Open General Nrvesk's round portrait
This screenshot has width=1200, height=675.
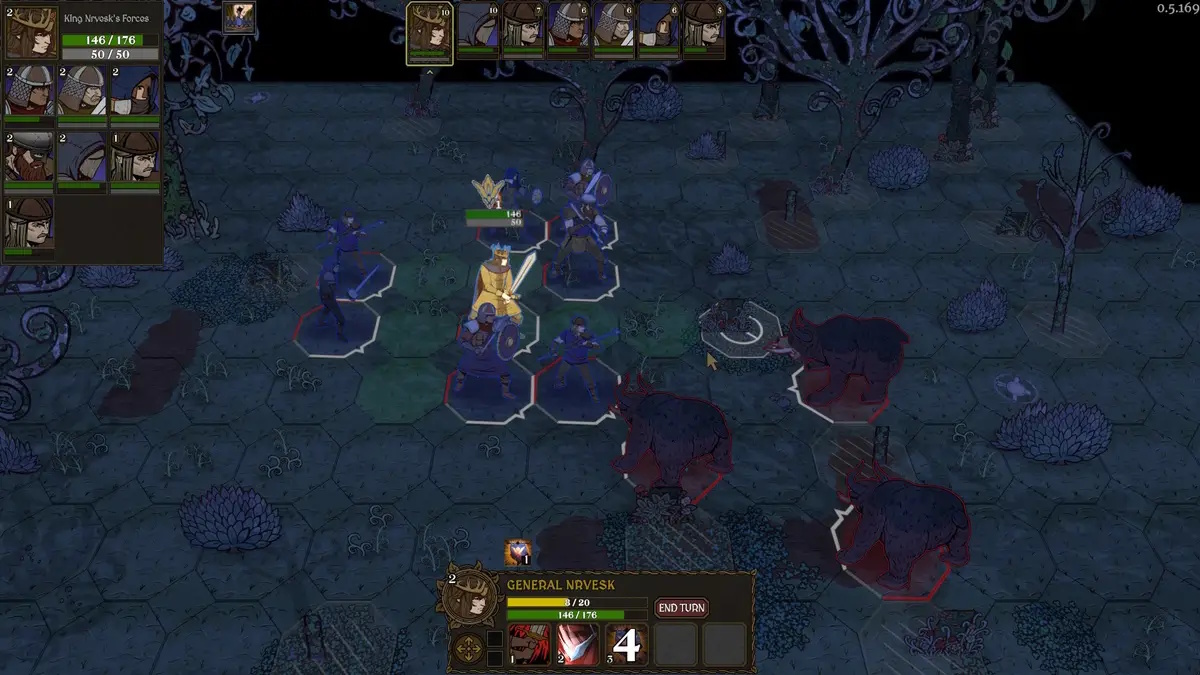[467, 598]
